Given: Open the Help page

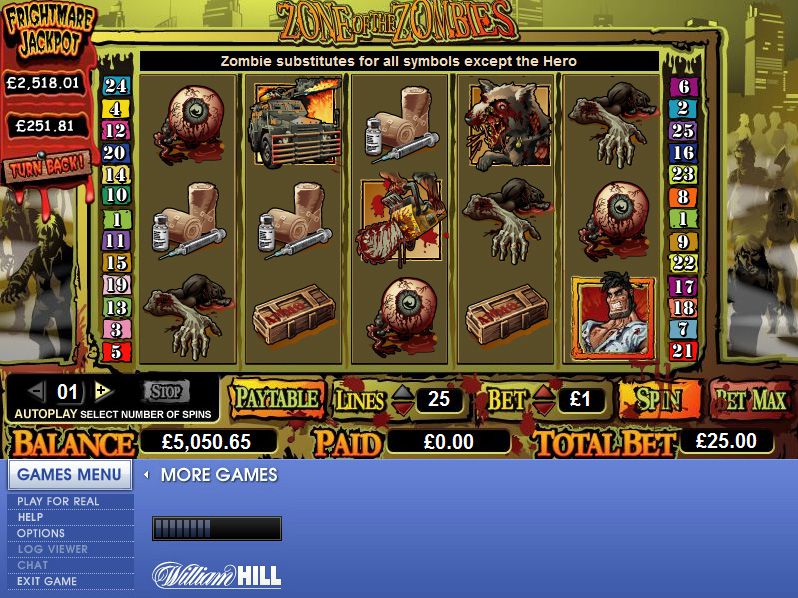Looking at the screenshot, I should (x=30, y=517).
